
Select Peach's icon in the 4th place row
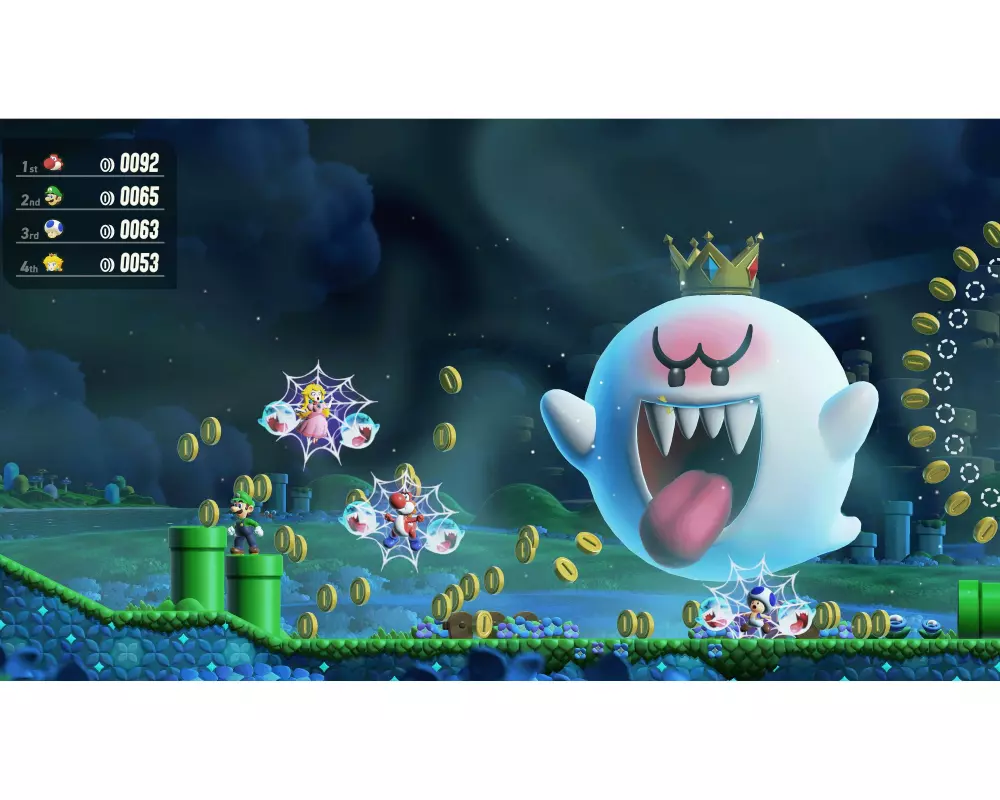pyautogui.click(x=53, y=263)
